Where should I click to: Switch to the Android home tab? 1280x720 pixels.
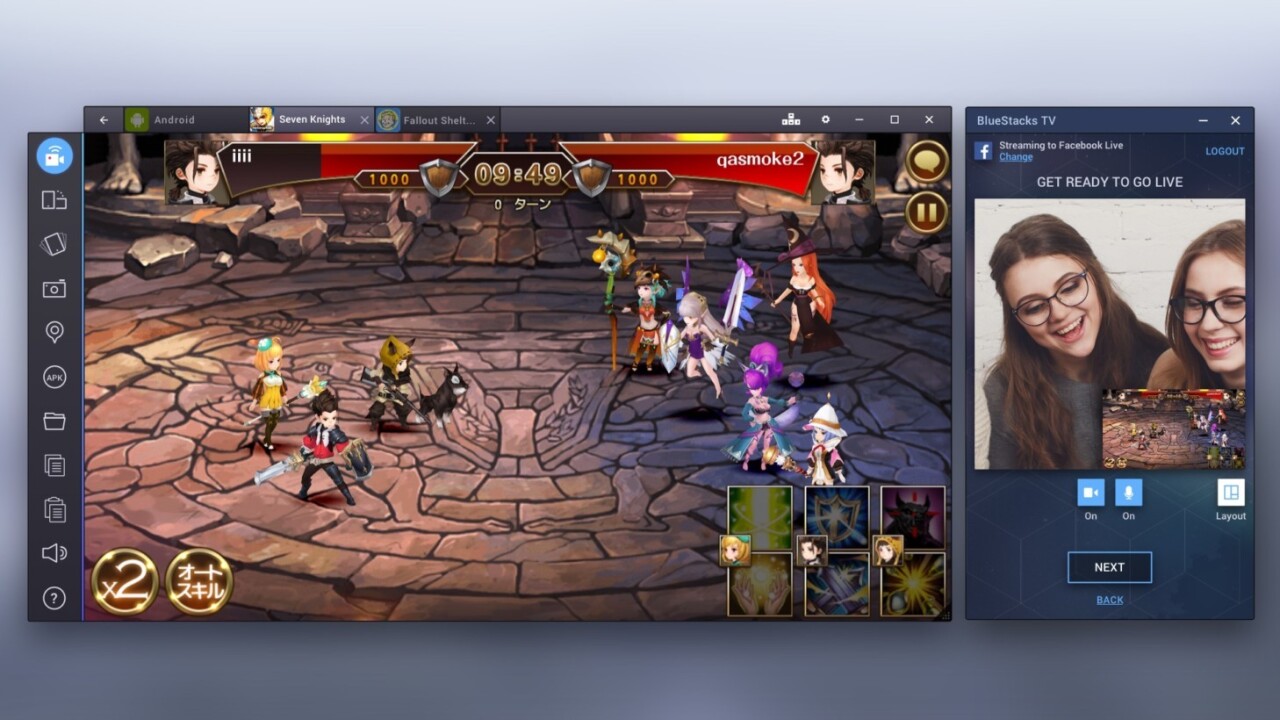(x=173, y=119)
